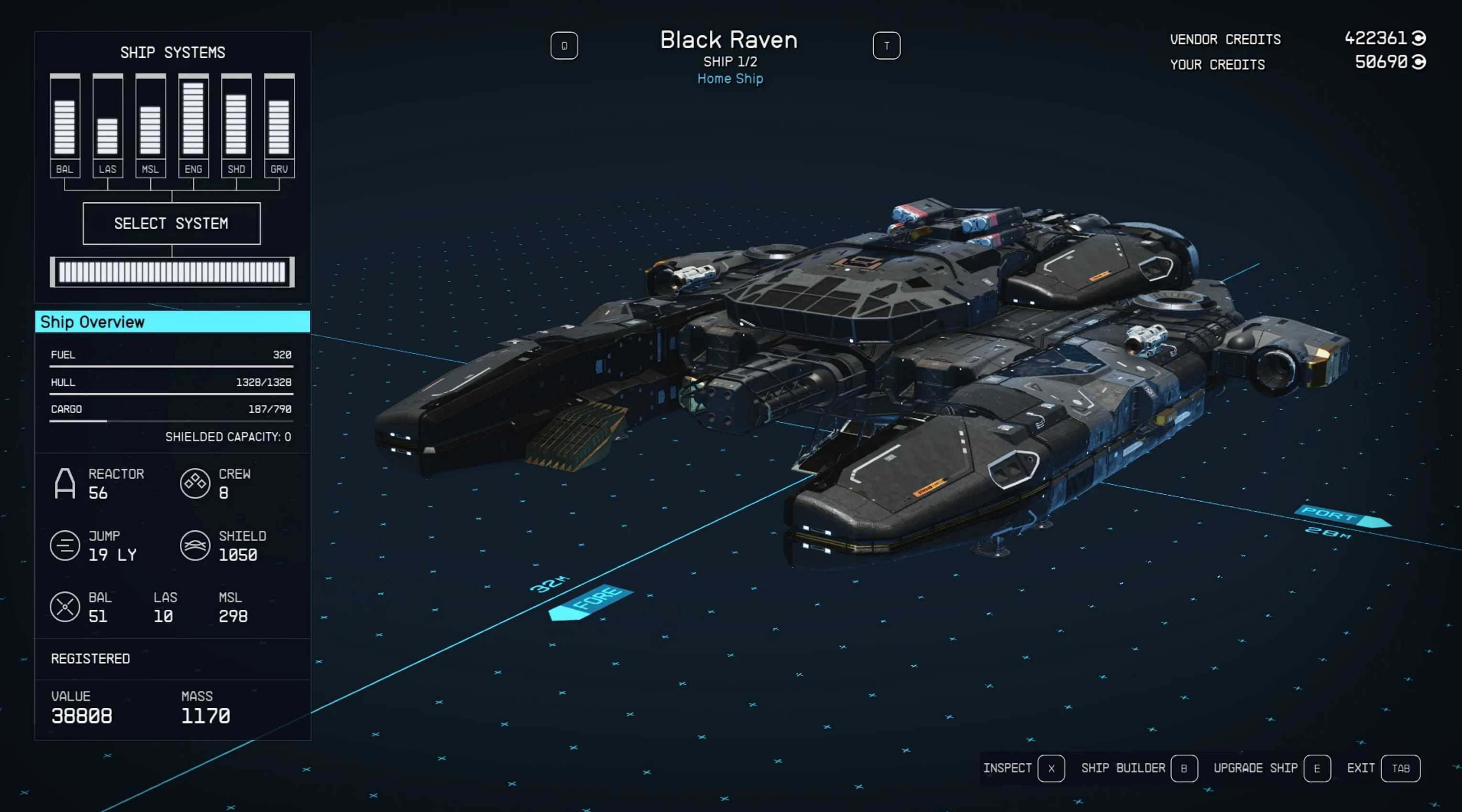The image size is (1462, 812).
Task: Select the GRV grav drive system
Action: tap(279, 125)
